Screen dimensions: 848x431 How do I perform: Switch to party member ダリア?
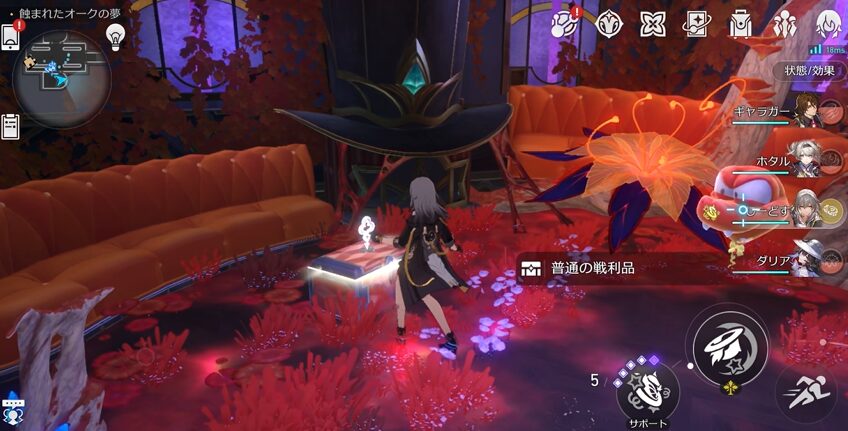click(805, 258)
